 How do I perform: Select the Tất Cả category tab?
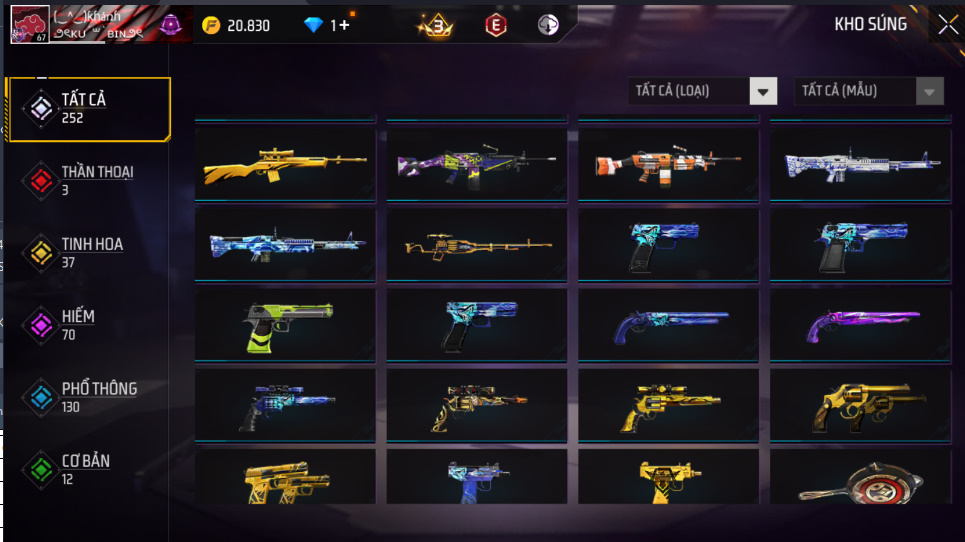[88, 108]
